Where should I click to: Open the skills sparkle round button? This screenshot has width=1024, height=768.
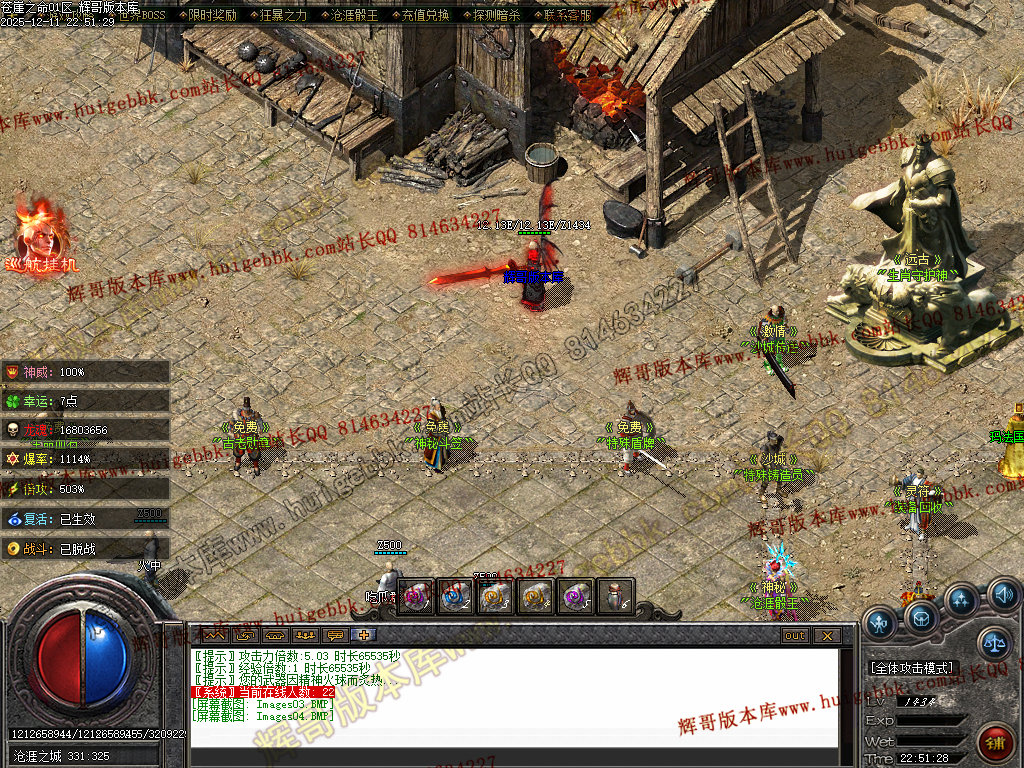(961, 600)
